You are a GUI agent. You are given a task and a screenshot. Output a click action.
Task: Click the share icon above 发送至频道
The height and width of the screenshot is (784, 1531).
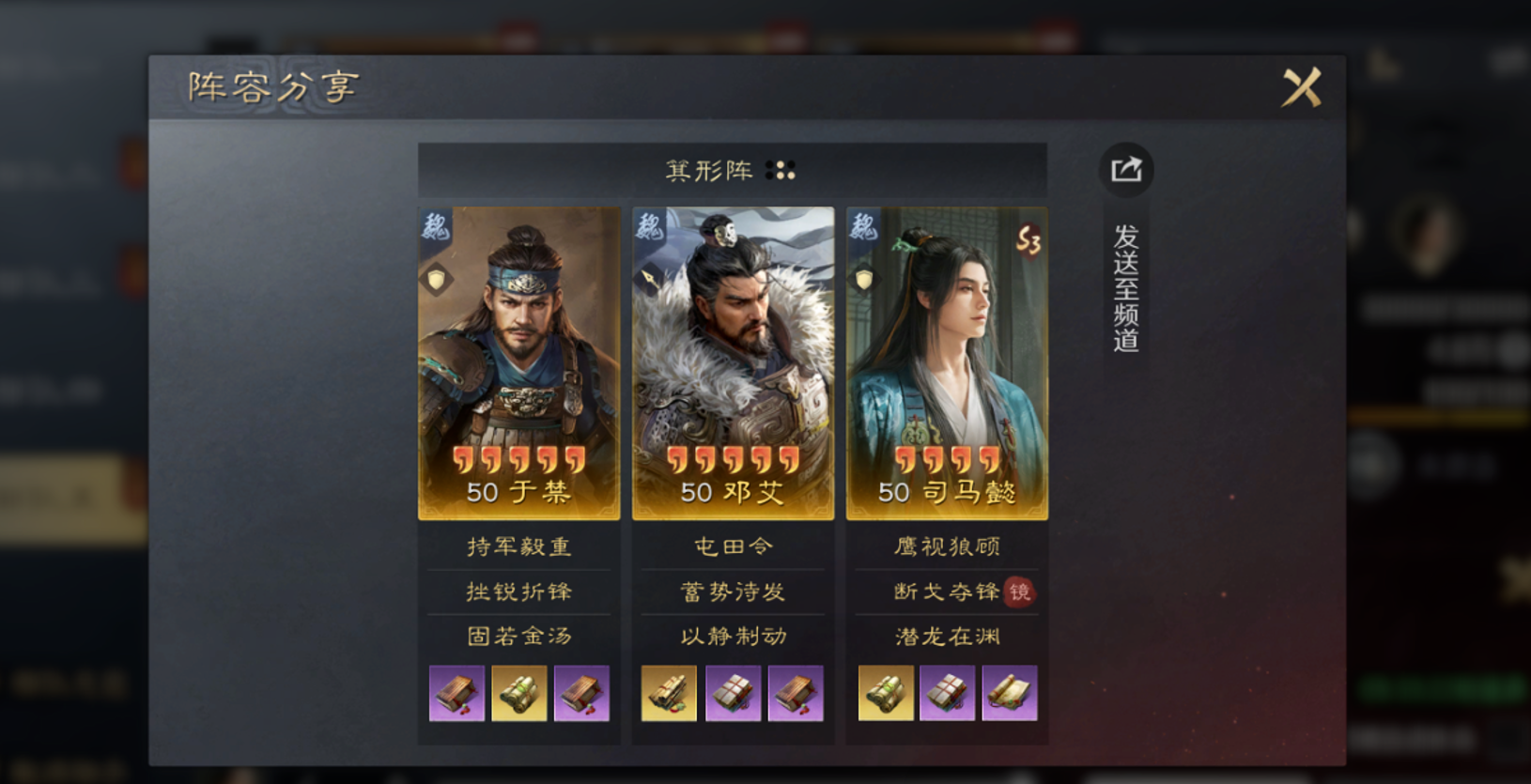click(x=1124, y=169)
